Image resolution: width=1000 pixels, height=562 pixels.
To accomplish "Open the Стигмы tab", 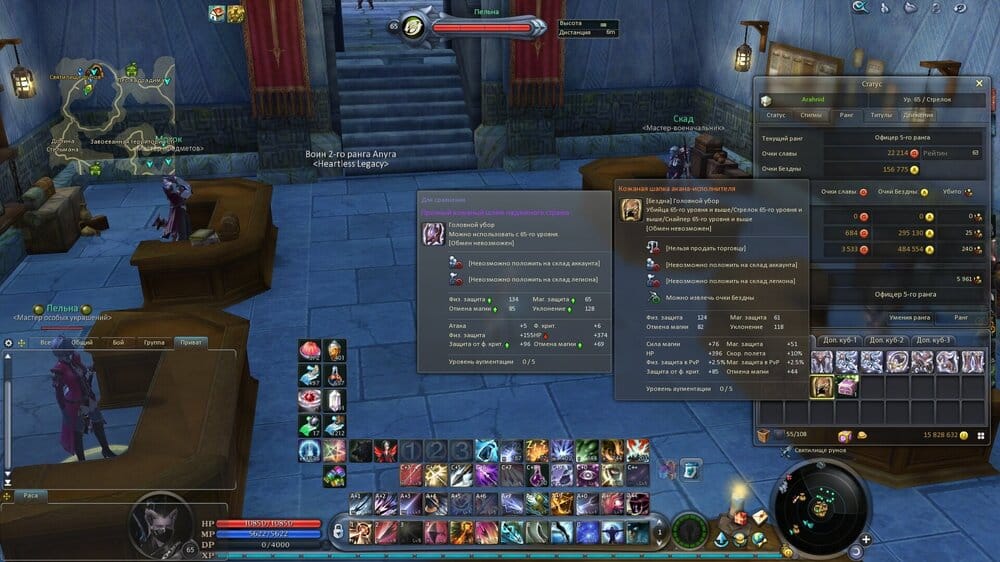I will point(812,115).
